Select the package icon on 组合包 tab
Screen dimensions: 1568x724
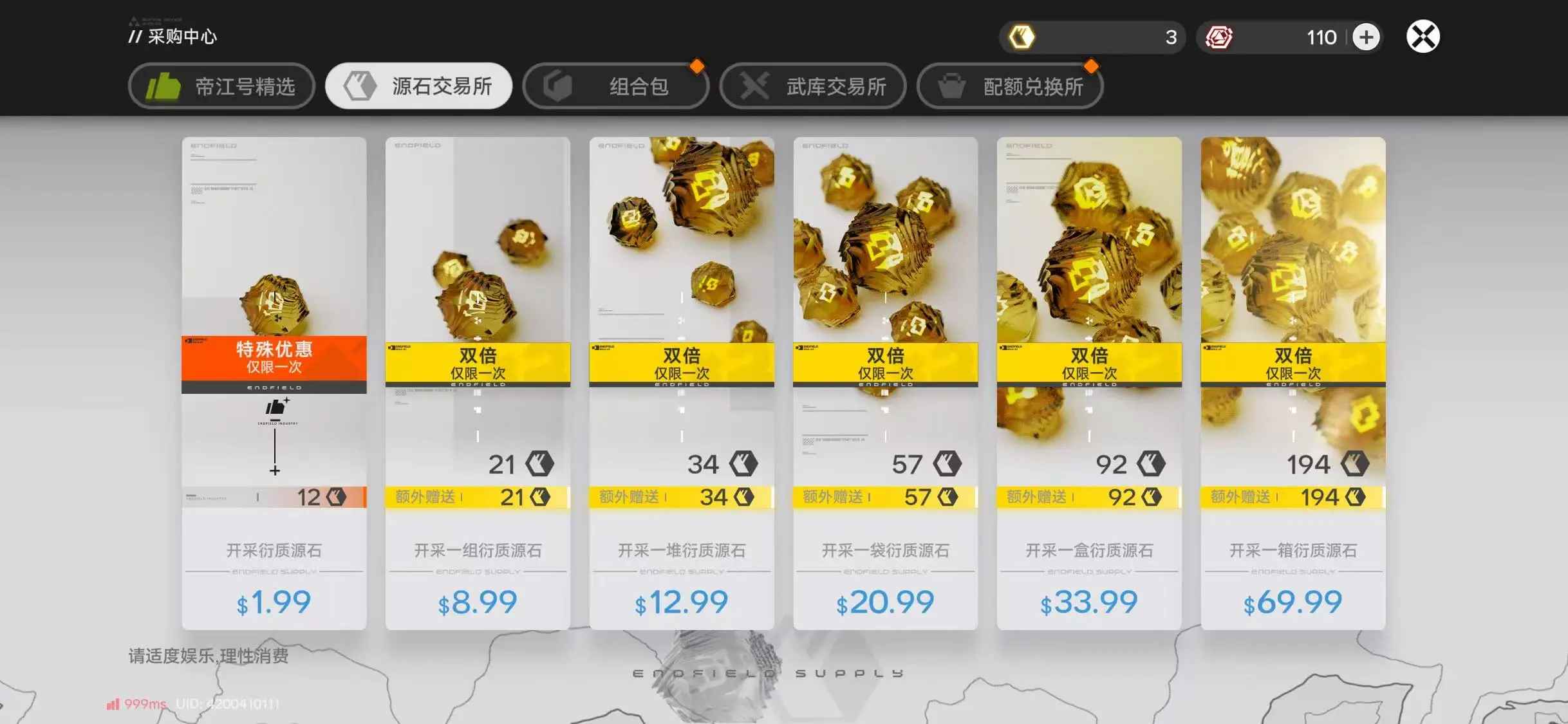point(559,84)
